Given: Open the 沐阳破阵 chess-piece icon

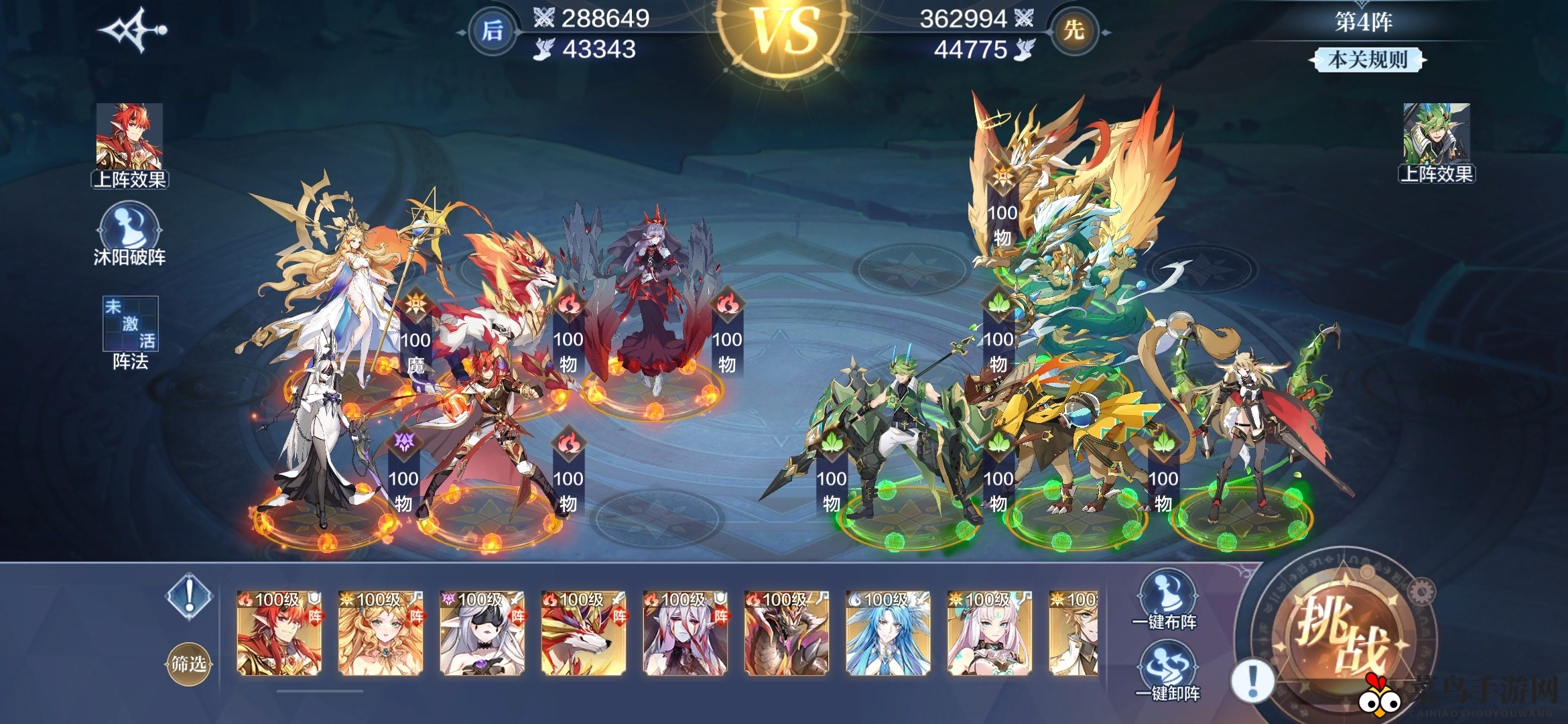Looking at the screenshot, I should click(x=129, y=235).
